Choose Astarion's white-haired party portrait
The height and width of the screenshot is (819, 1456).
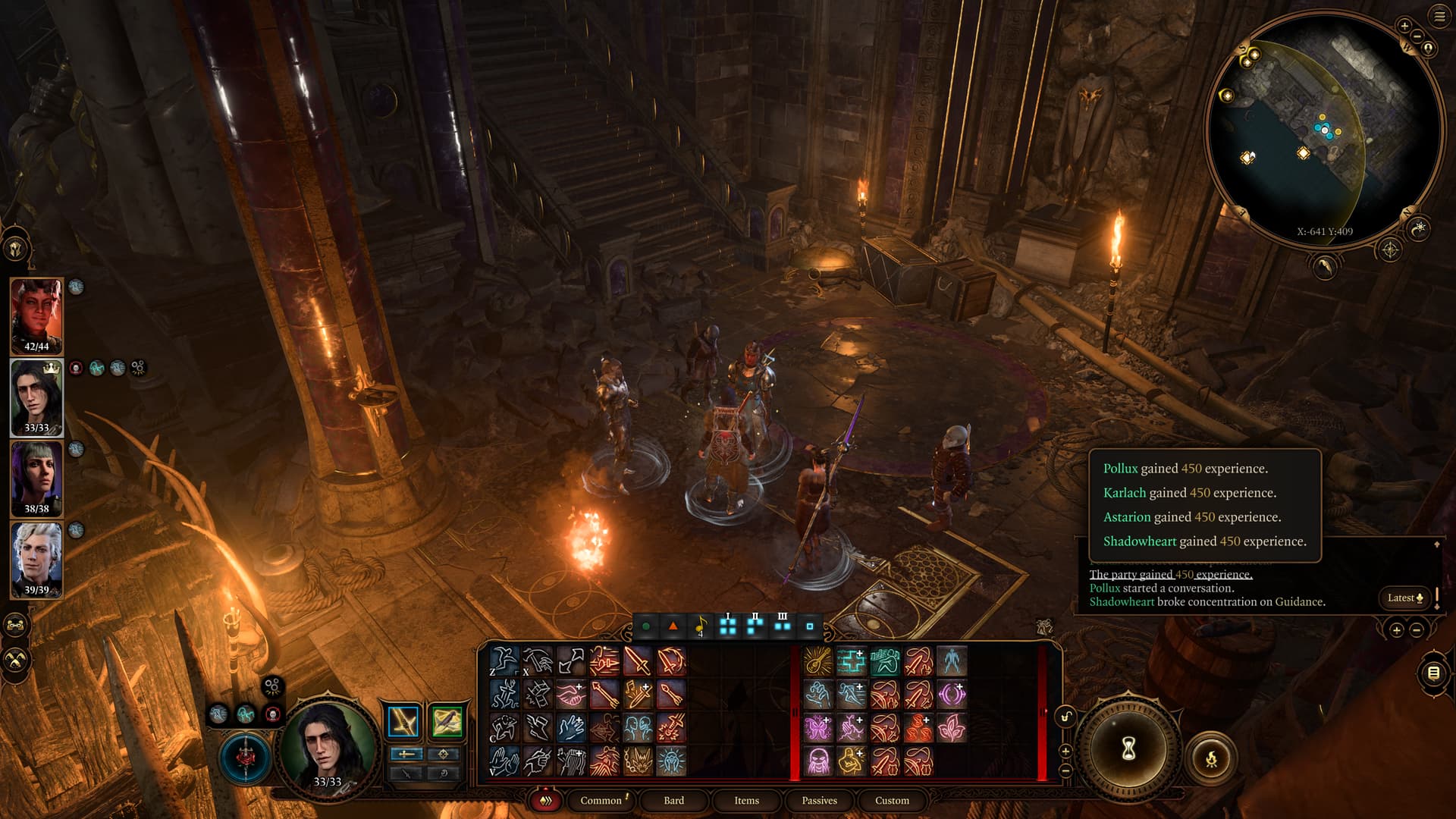(36, 559)
